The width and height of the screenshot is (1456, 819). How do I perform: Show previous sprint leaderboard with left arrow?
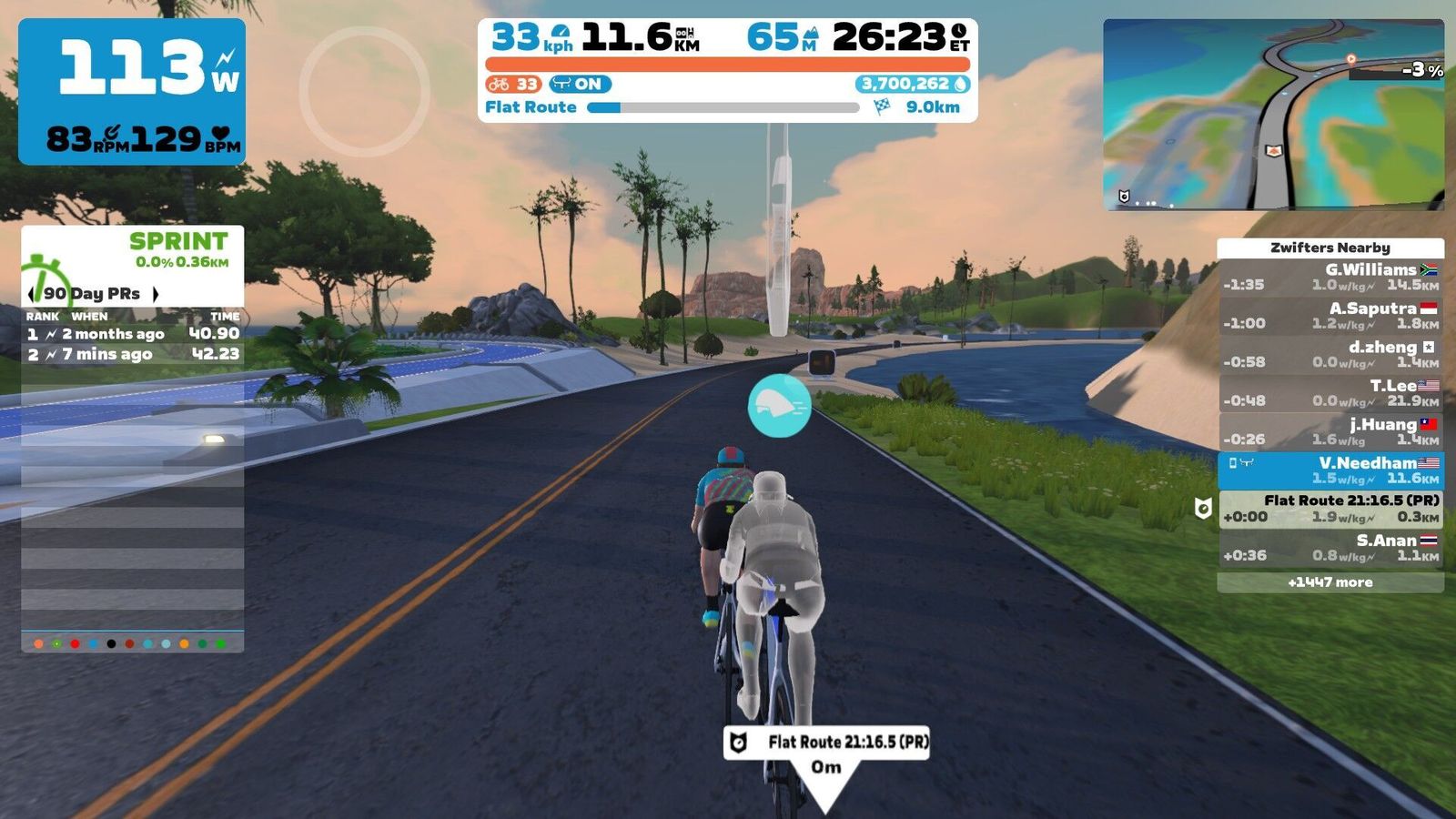[x=32, y=294]
